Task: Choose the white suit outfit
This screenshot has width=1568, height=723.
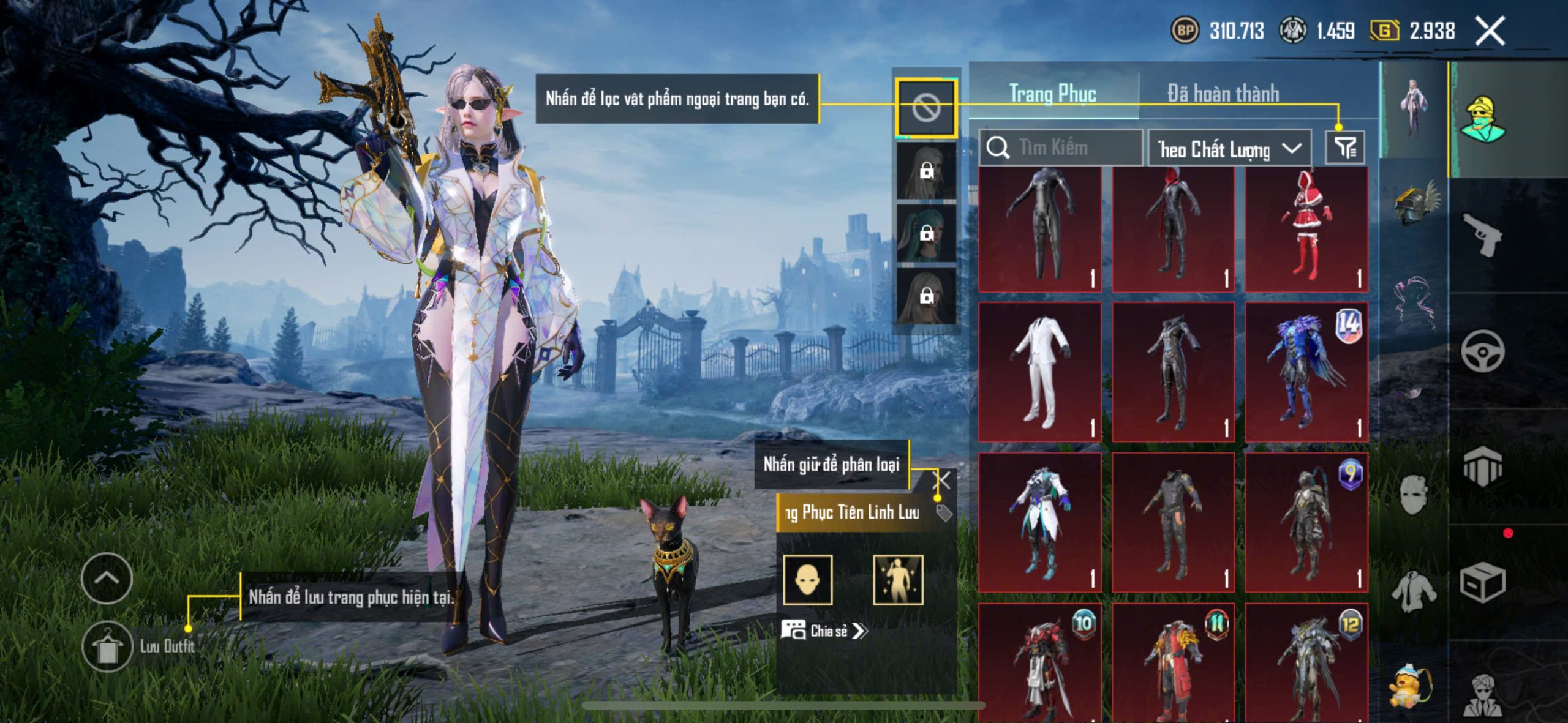Action: 1040,371
